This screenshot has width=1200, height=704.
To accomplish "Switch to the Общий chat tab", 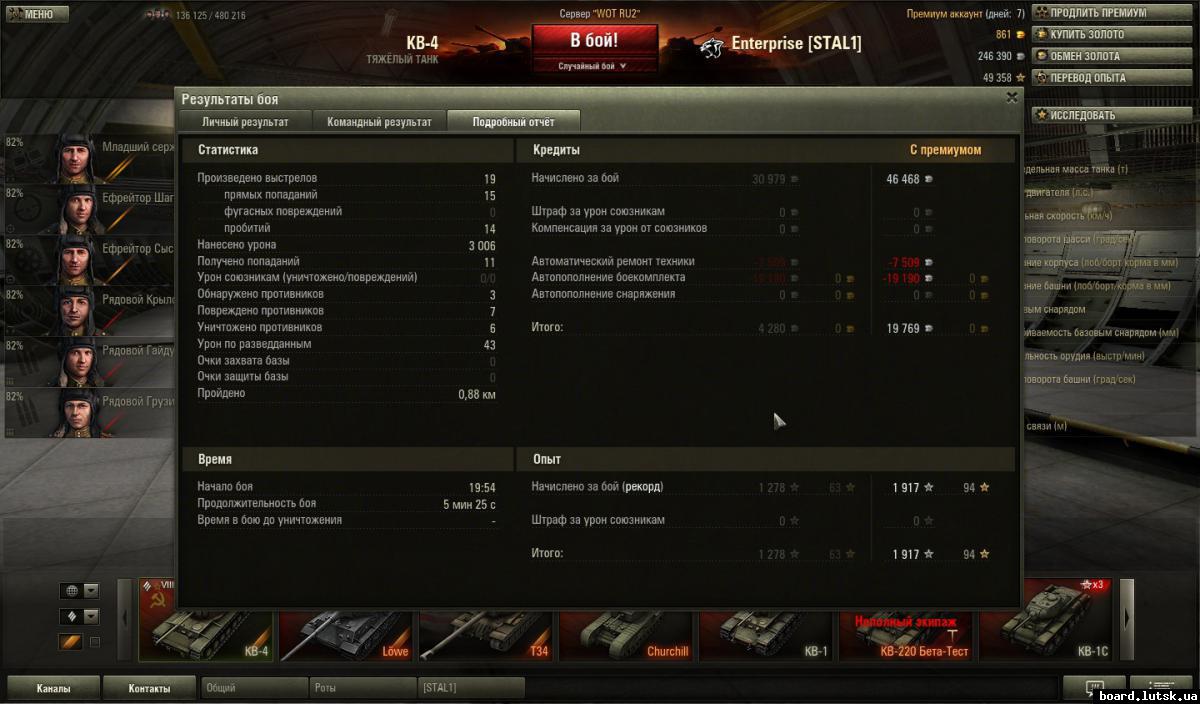I will [x=254, y=688].
